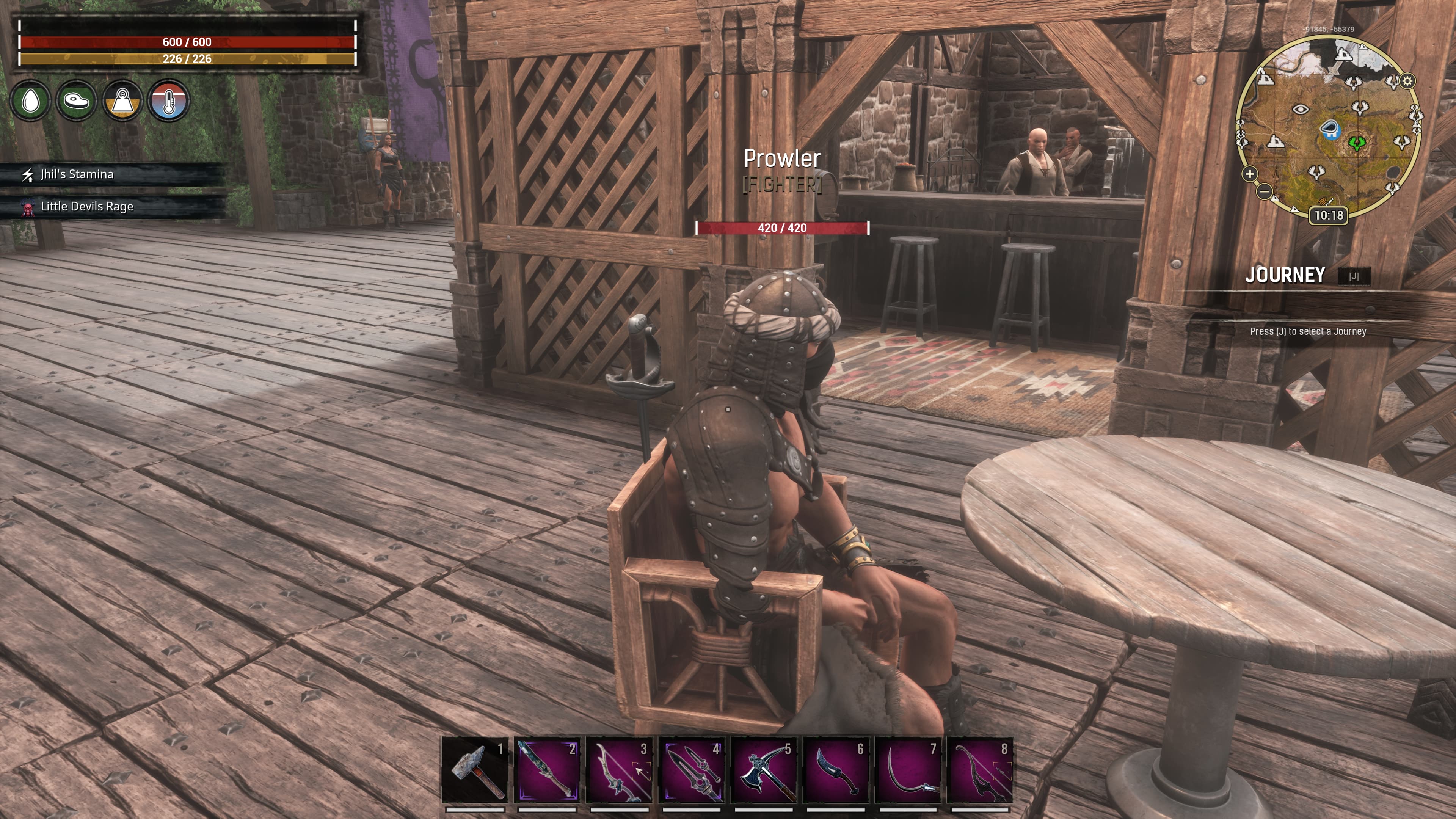Zoom out the minimap with minus button
Viewport: 1456px width, 819px height.
click(x=1265, y=191)
